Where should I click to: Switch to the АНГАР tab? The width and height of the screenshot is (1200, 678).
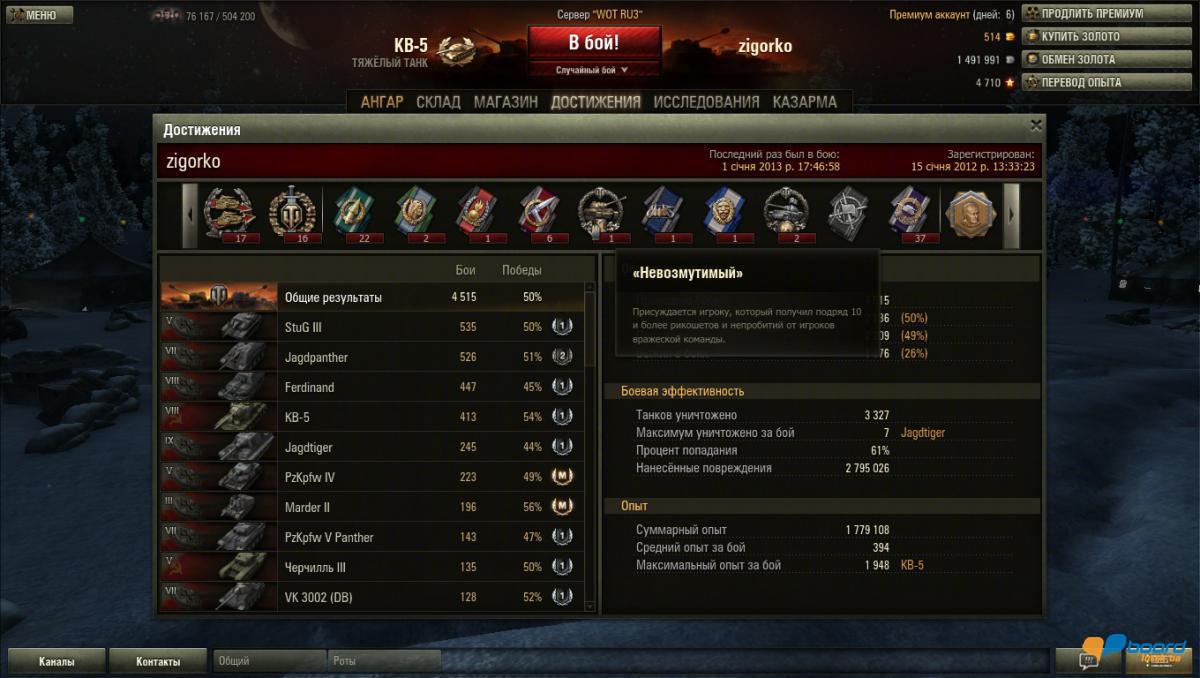(382, 102)
